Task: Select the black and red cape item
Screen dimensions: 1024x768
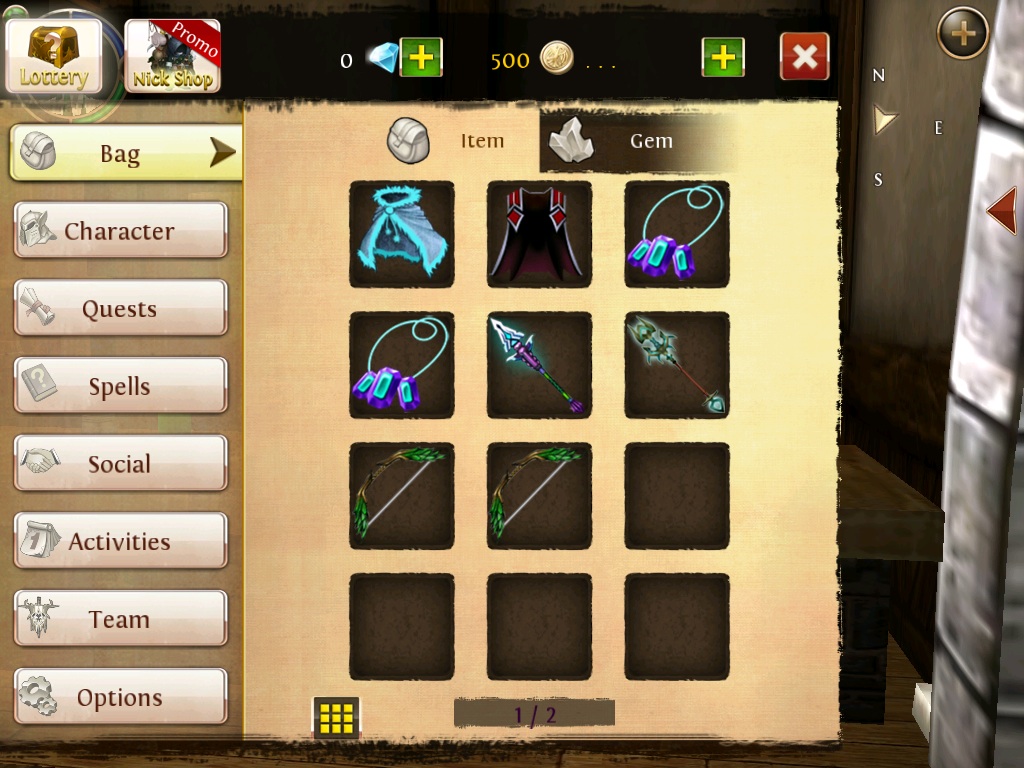Action: [539, 234]
